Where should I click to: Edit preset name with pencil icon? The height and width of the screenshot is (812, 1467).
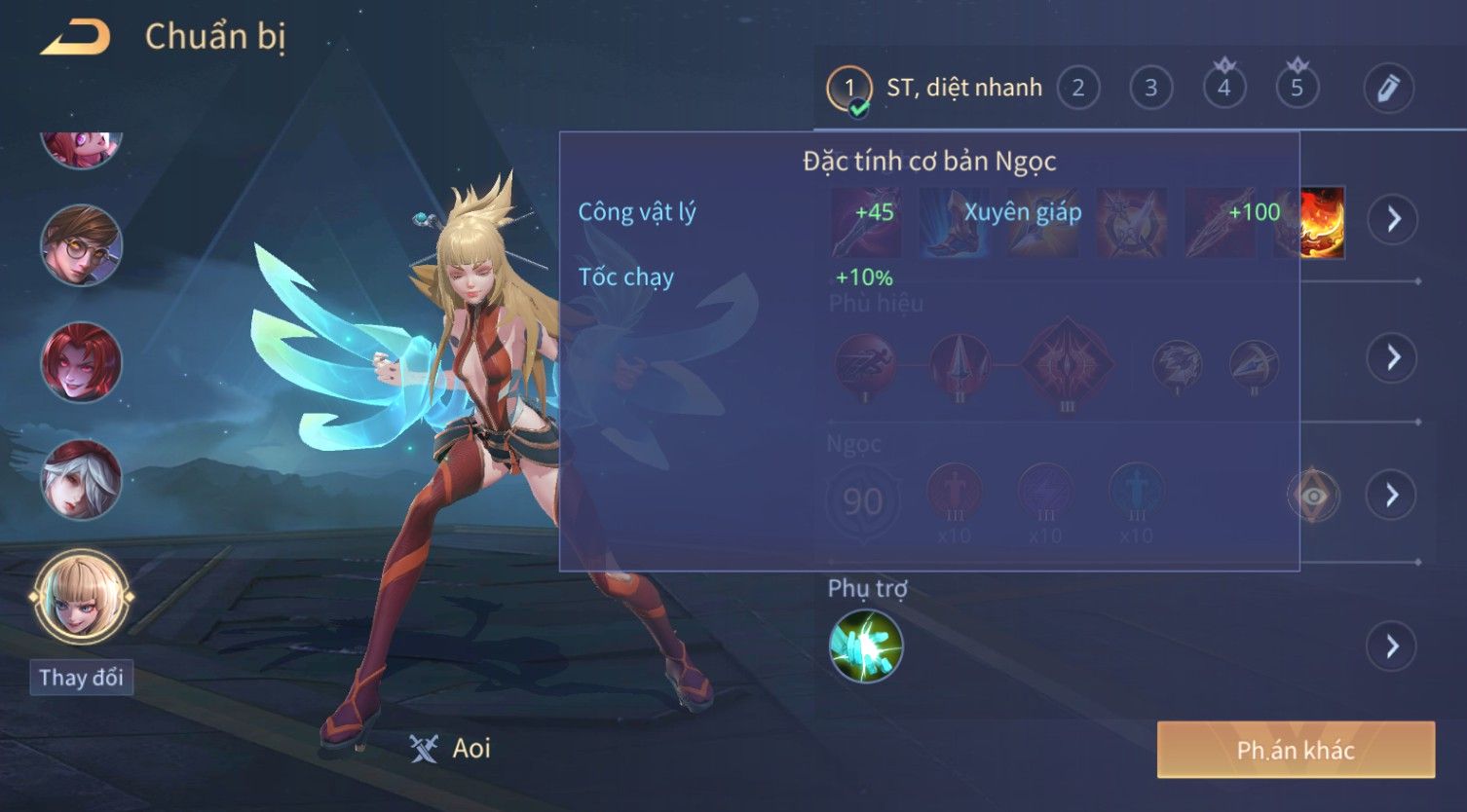(x=1388, y=89)
